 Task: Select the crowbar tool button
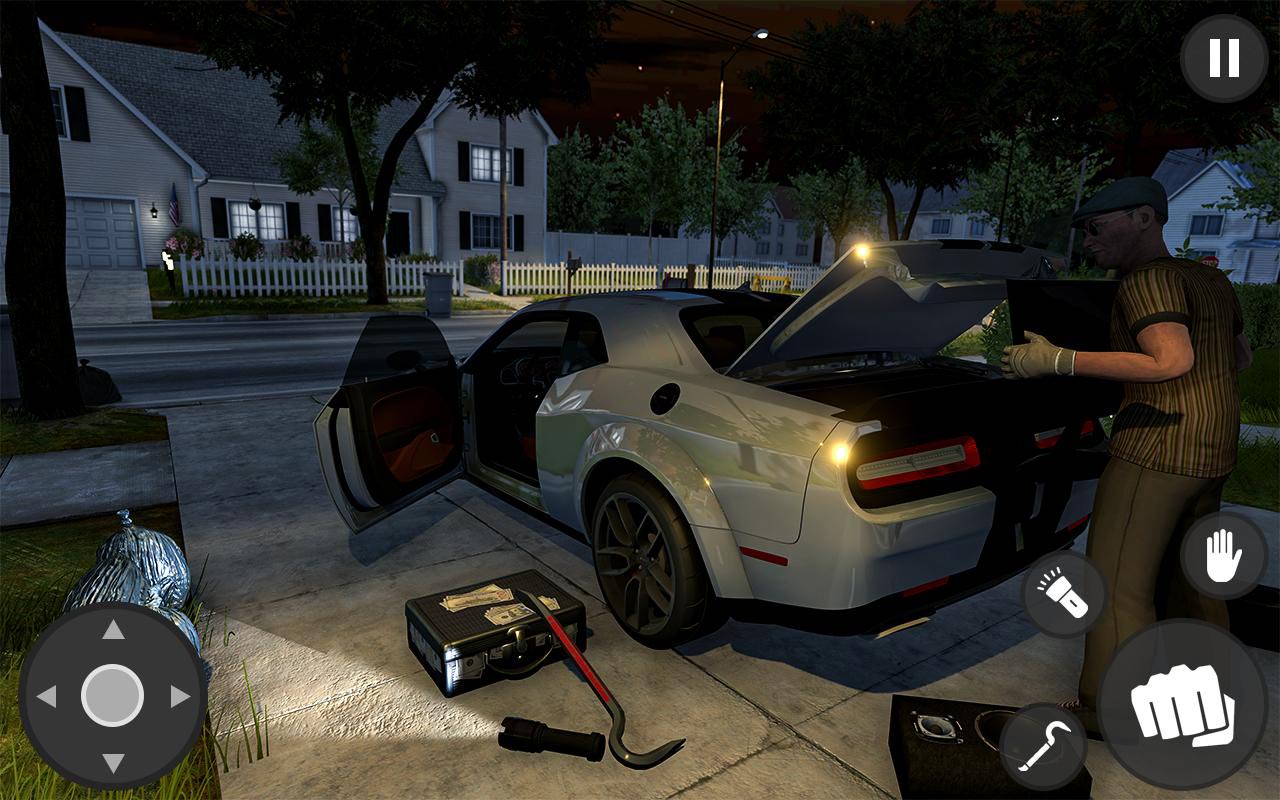click(x=1043, y=747)
